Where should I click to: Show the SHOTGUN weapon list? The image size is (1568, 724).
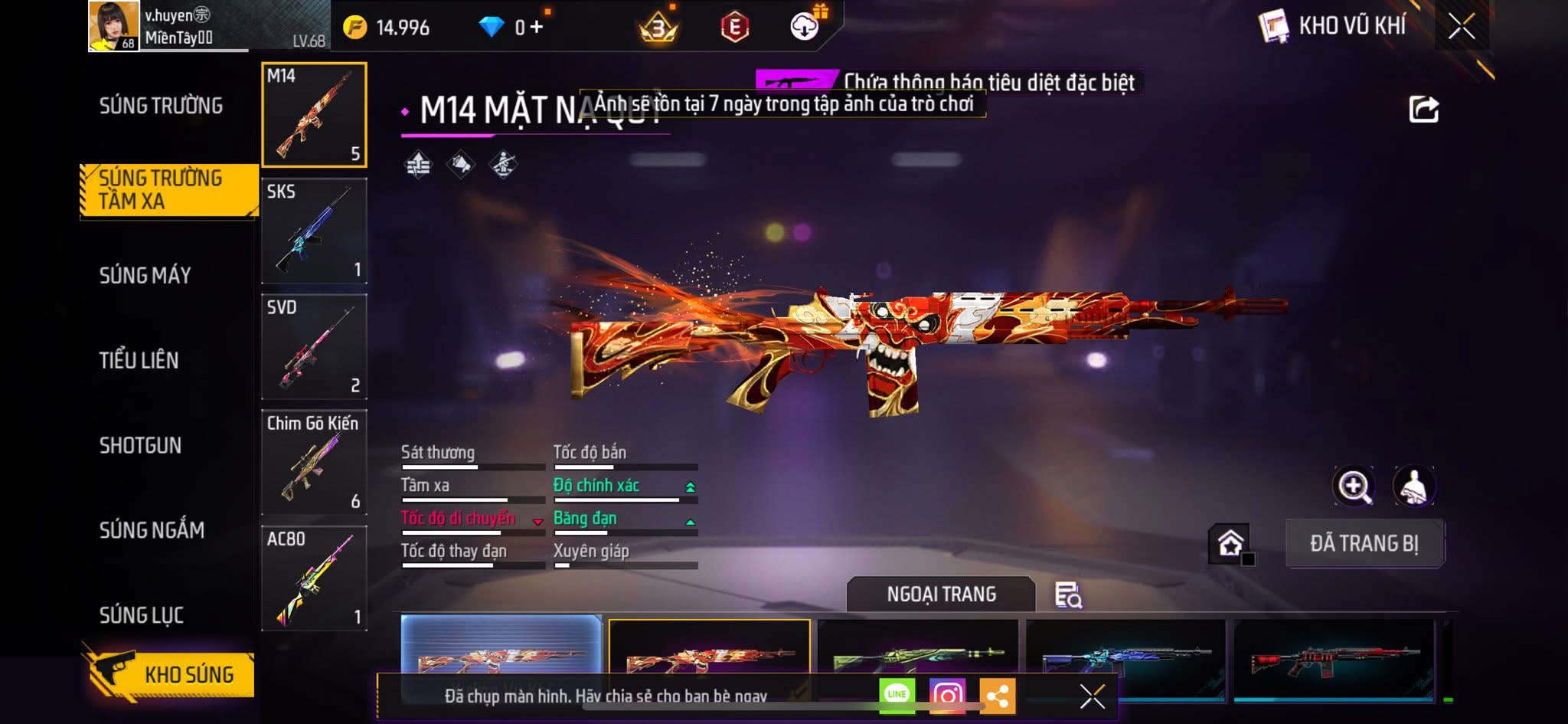tap(140, 445)
